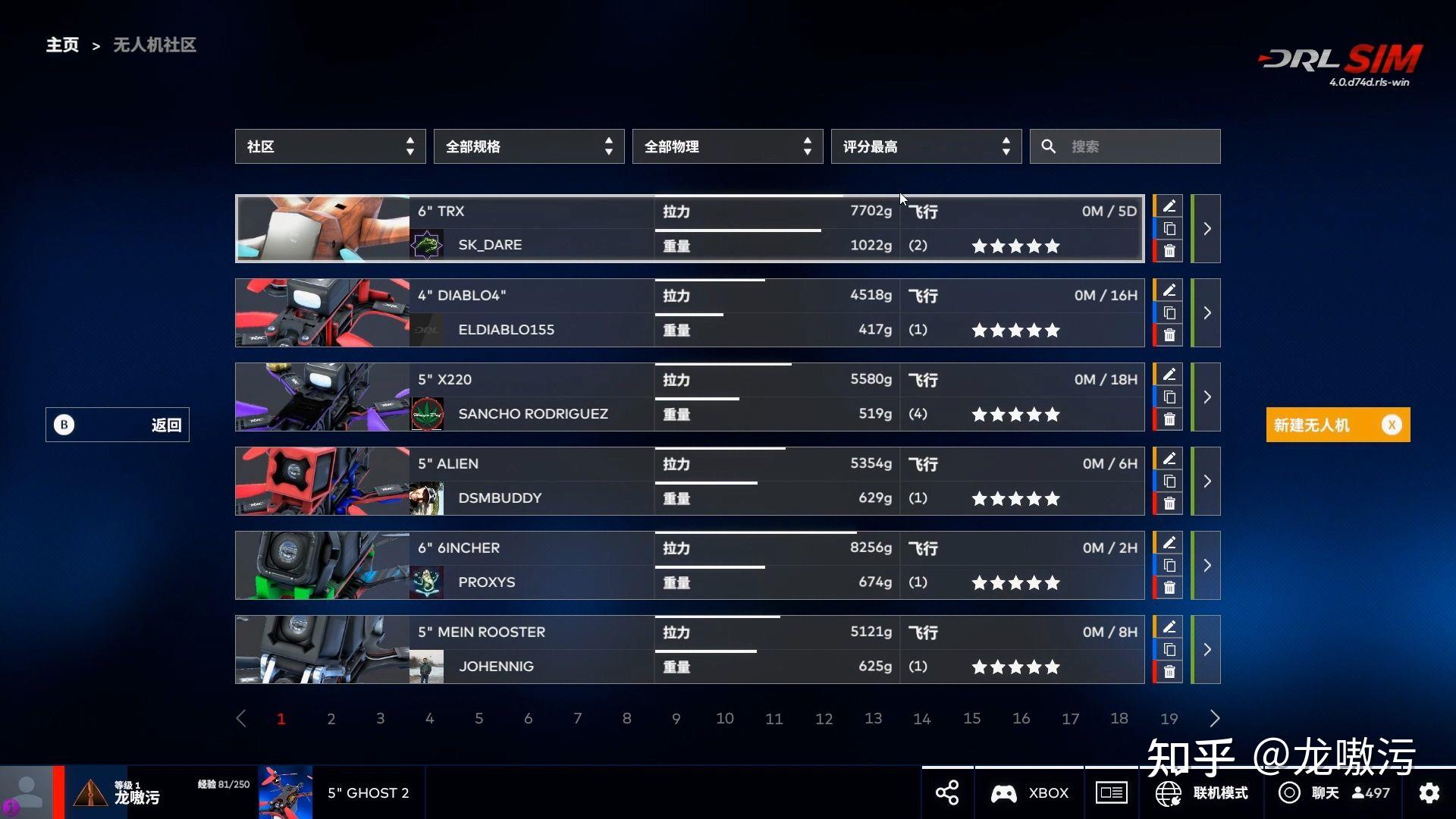This screenshot has width=1456, height=819.
Task: Open the 社区 filter dropdown
Action: pyautogui.click(x=330, y=146)
